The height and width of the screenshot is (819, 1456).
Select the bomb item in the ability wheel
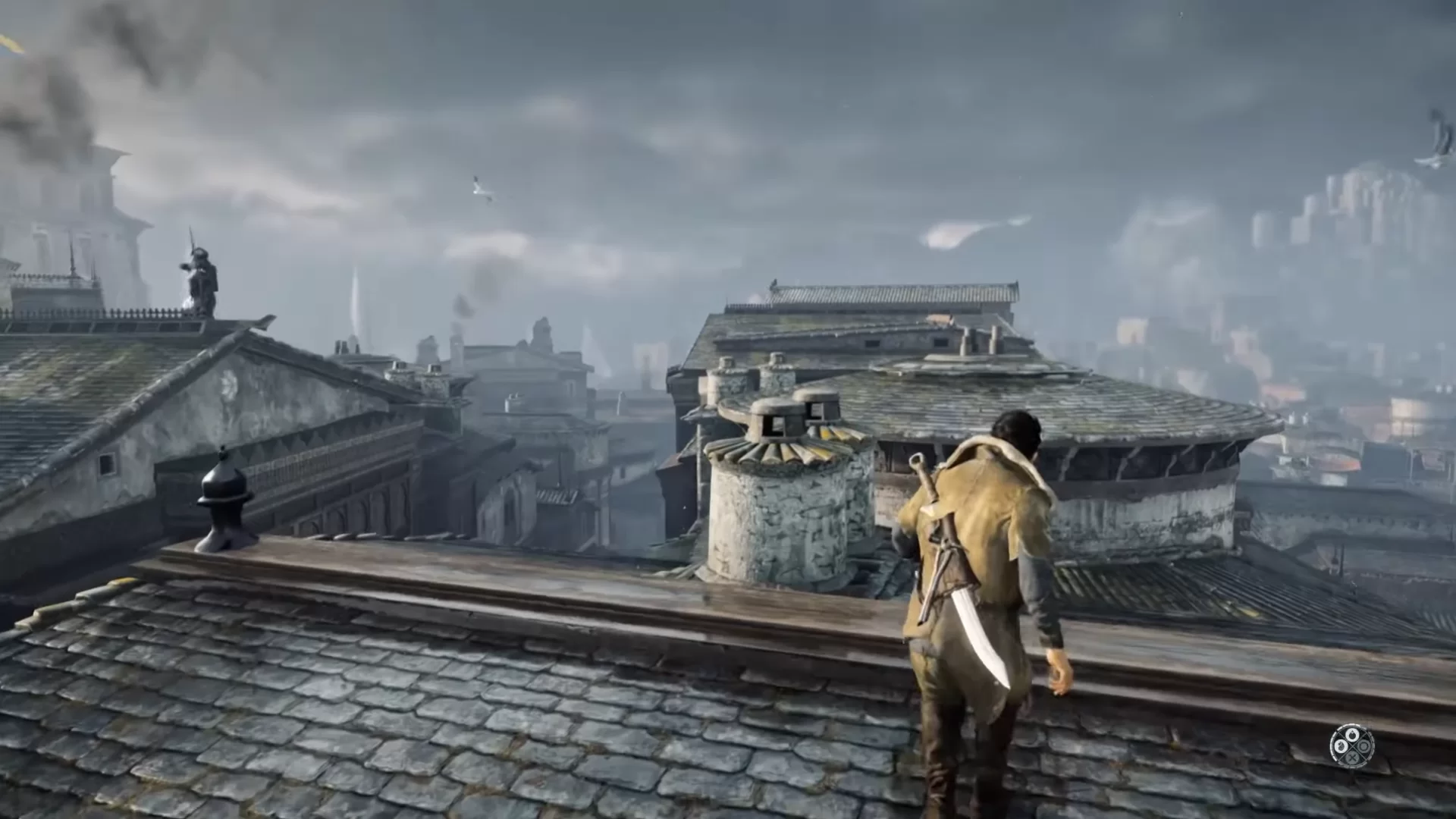pyautogui.click(x=1352, y=735)
